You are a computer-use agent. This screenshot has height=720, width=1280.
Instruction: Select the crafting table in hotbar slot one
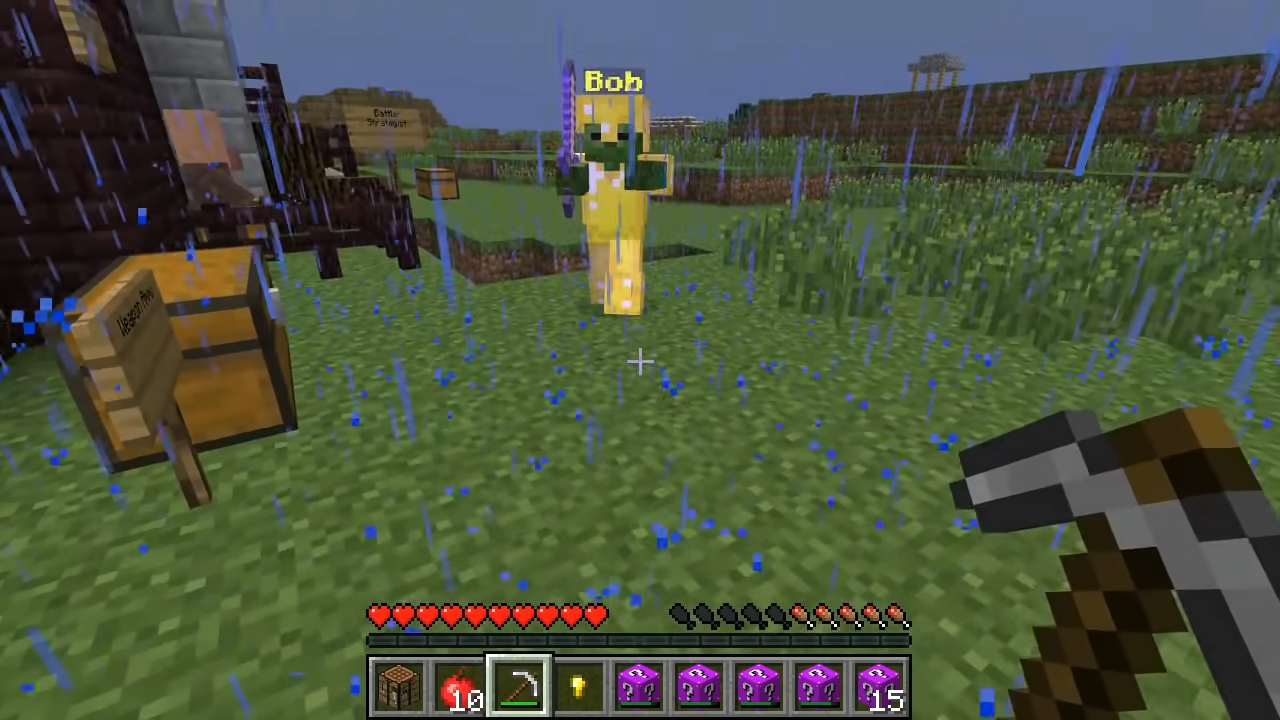[398, 685]
